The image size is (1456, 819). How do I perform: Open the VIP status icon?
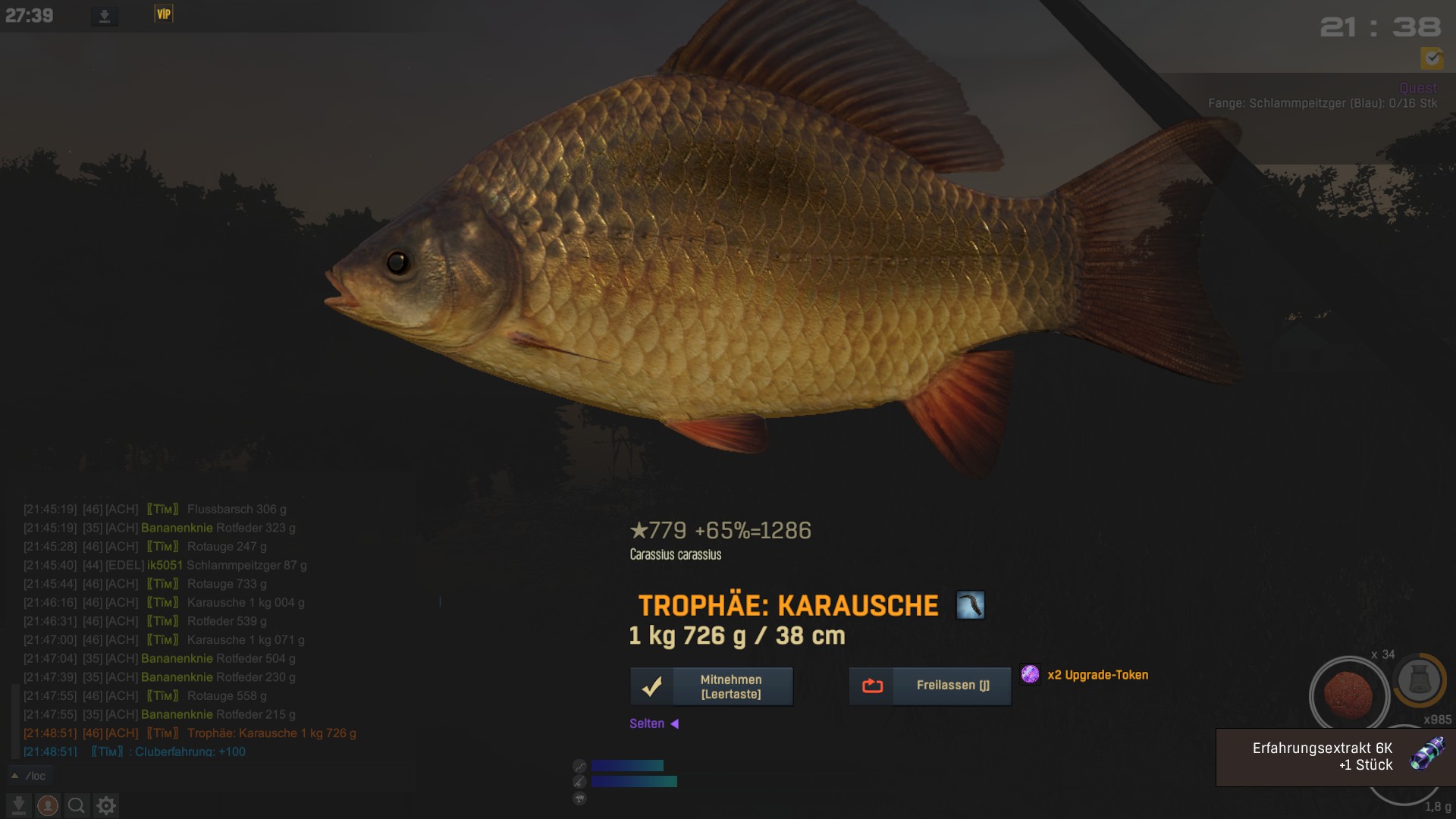pos(164,14)
